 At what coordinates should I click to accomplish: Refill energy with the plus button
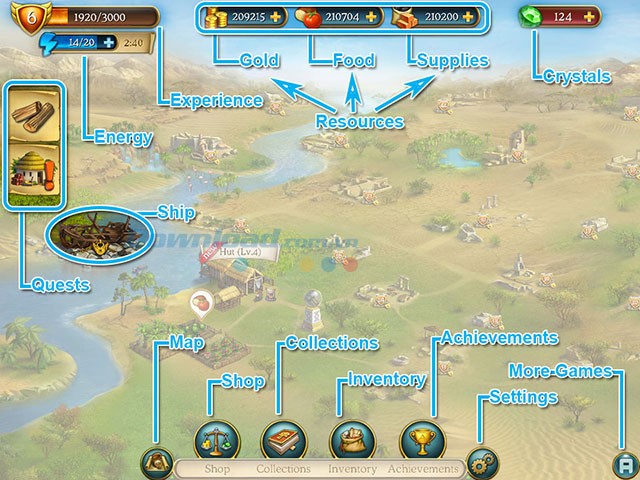107,43
